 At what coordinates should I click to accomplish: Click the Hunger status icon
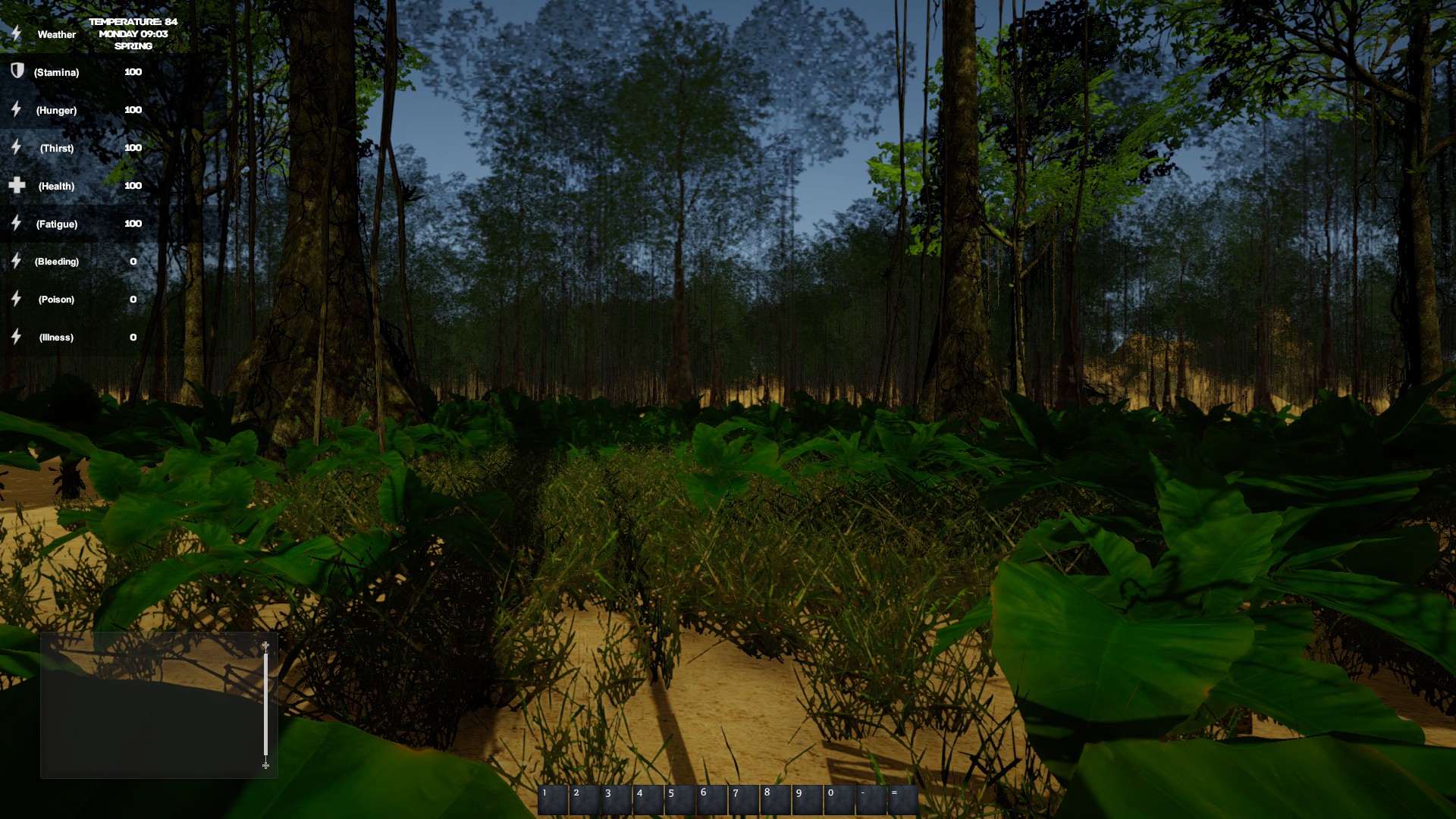click(x=15, y=110)
